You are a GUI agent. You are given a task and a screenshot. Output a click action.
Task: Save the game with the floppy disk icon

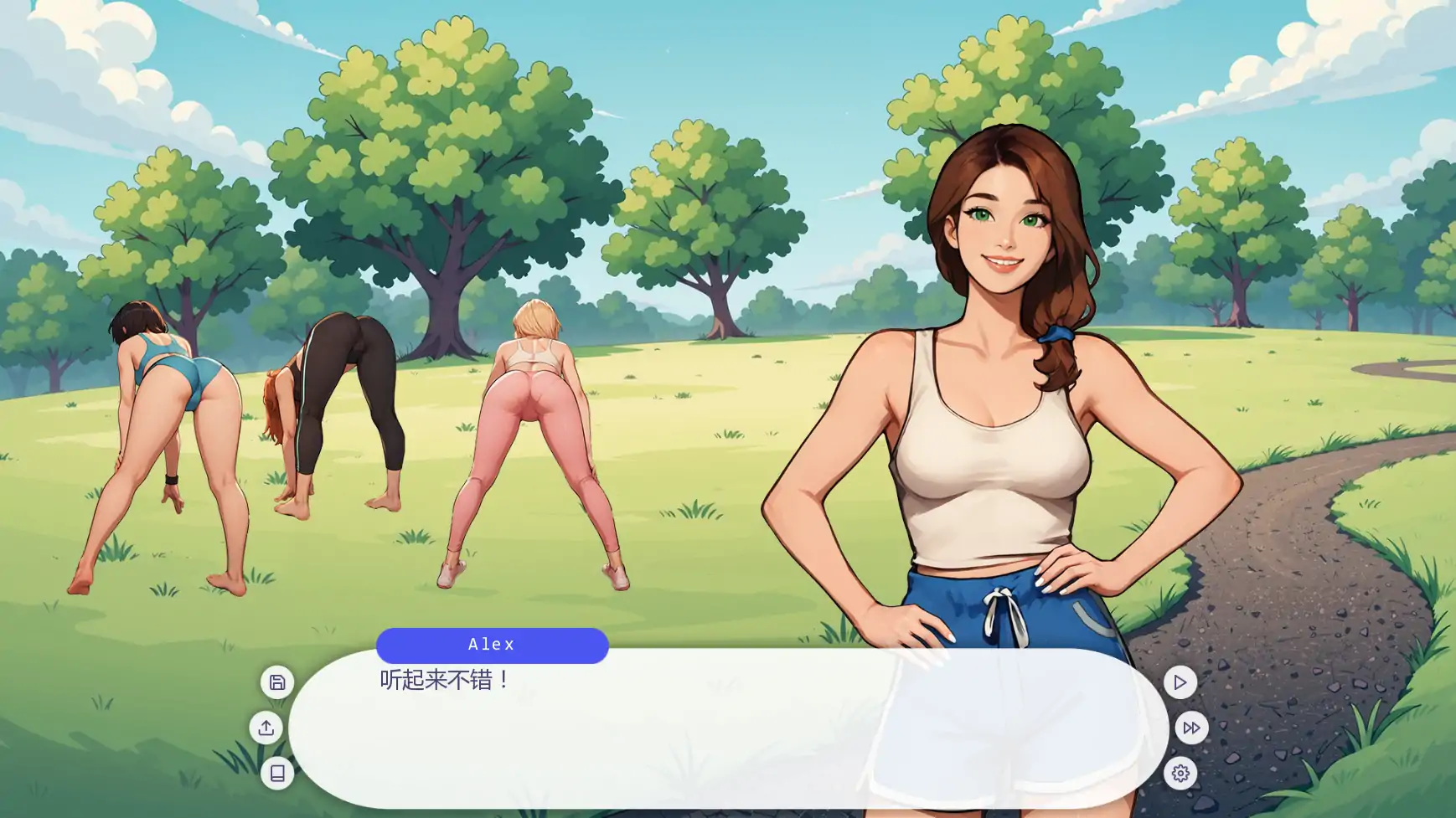[276, 682]
